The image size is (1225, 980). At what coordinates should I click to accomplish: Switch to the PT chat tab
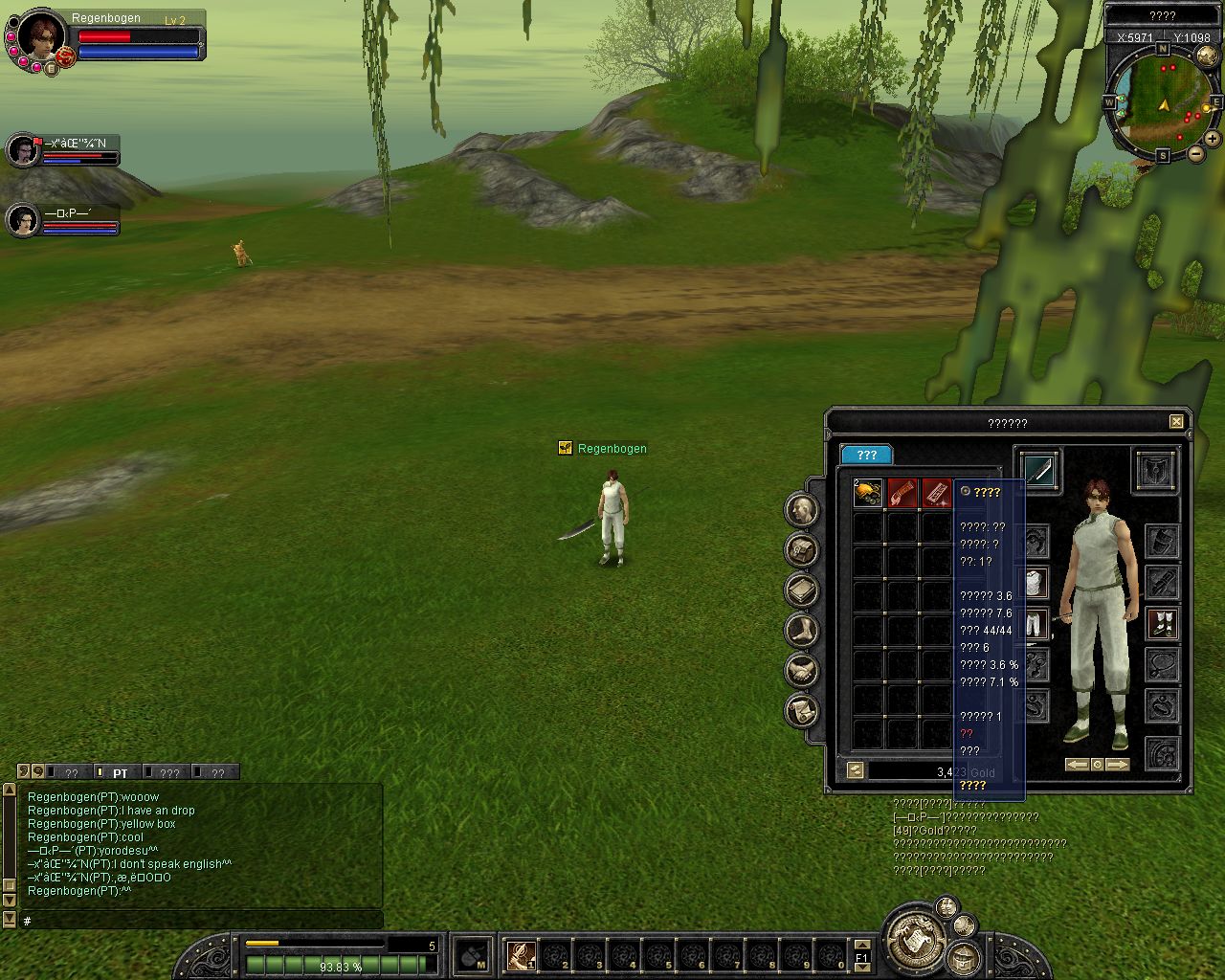point(120,773)
